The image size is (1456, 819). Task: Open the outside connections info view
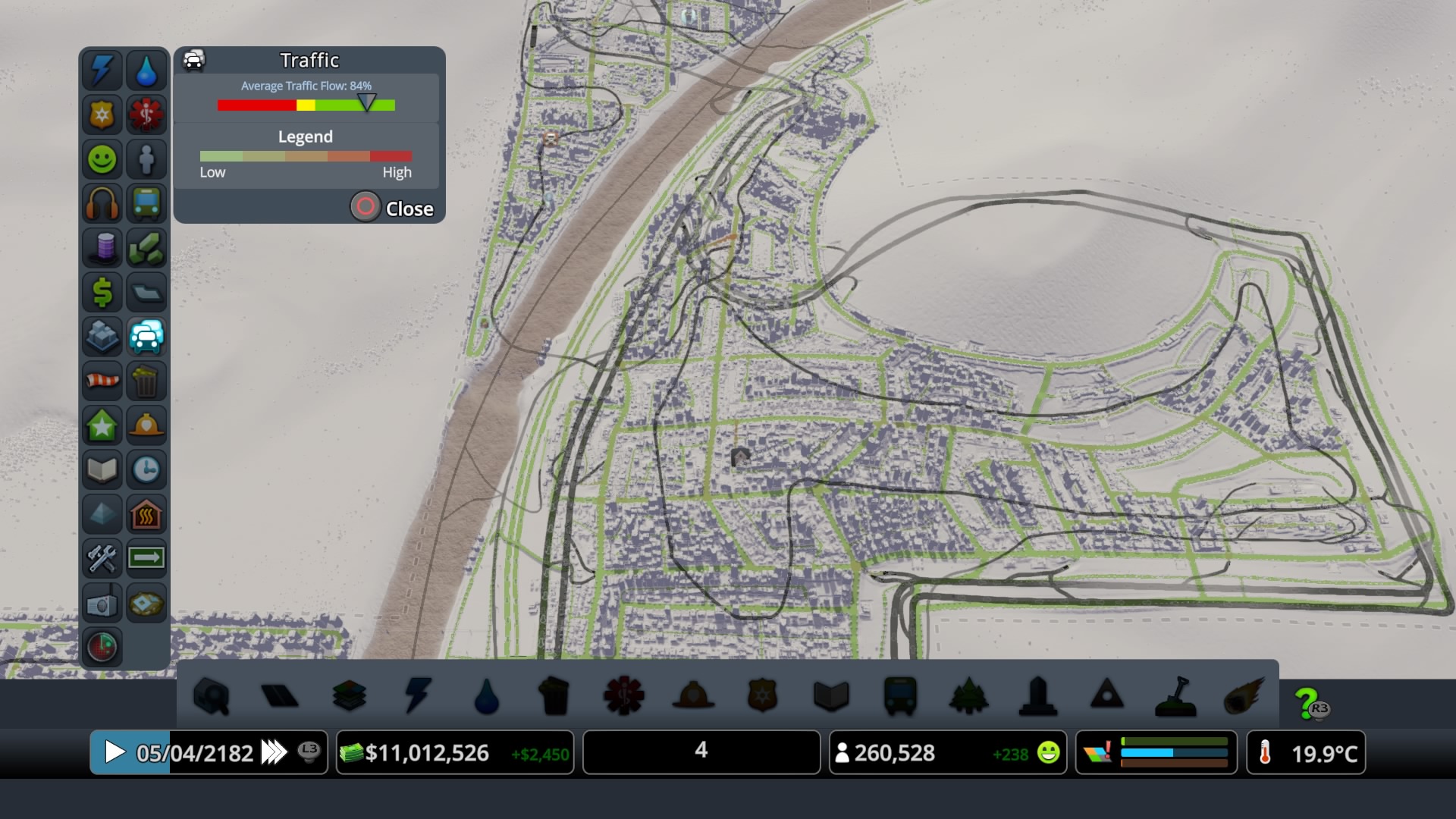click(x=147, y=558)
